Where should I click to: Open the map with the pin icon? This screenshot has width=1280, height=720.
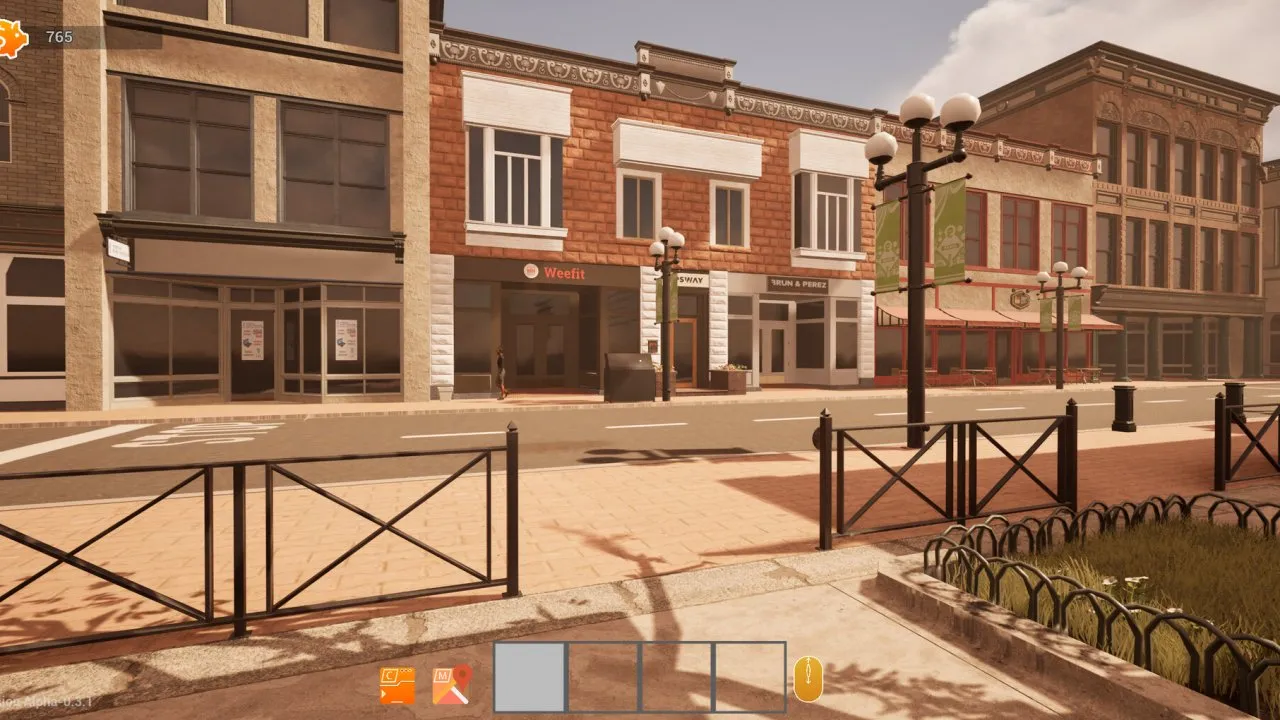click(451, 685)
